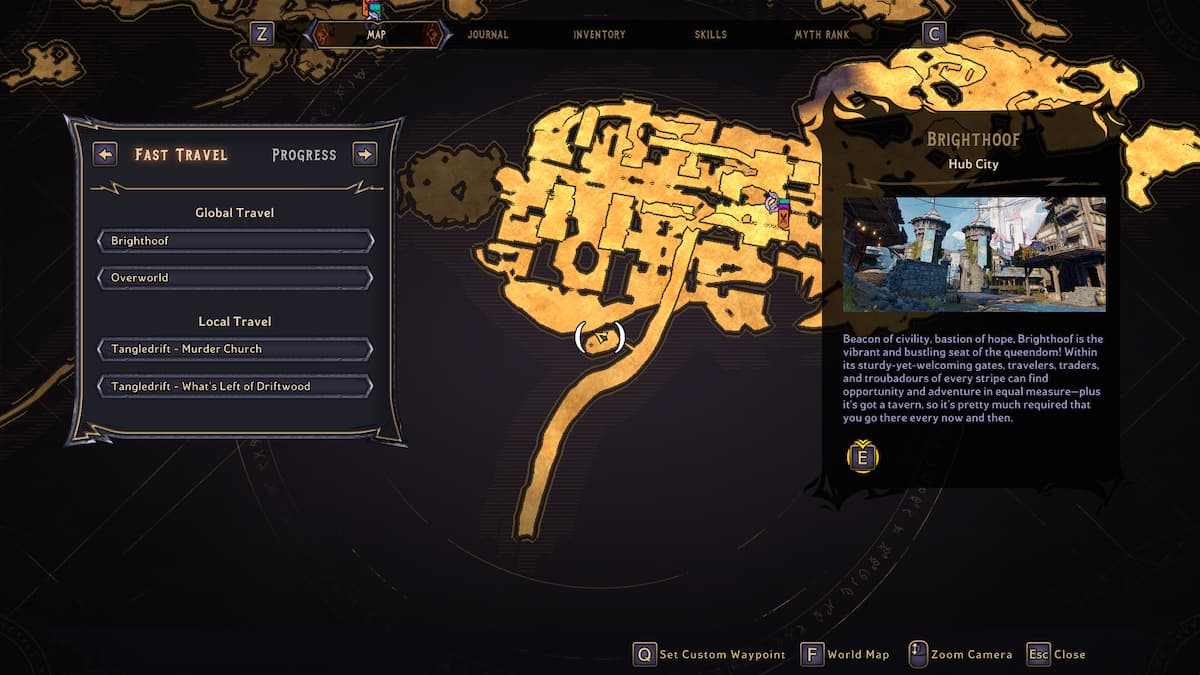Set a custom waypoint

[x=710, y=654]
